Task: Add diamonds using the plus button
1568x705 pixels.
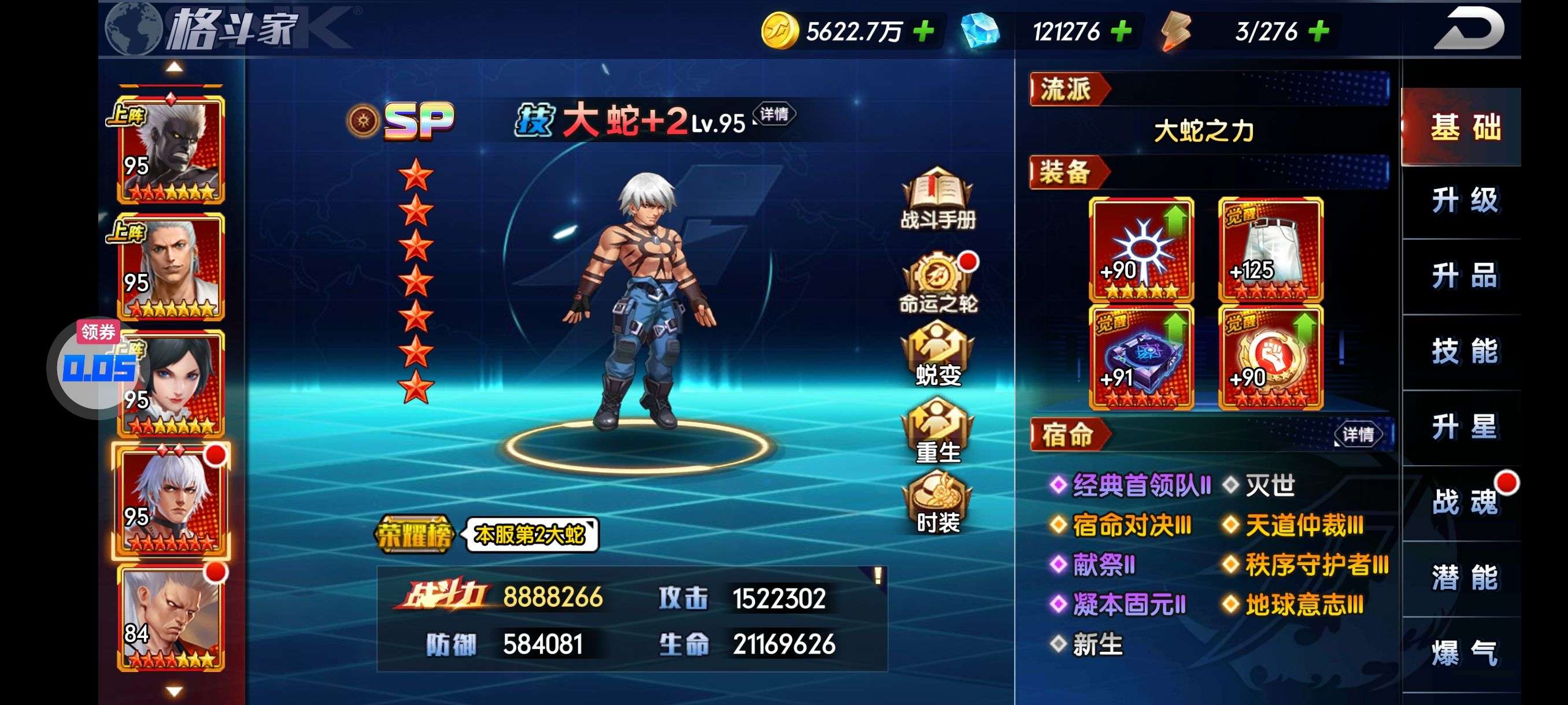Action: (1121, 31)
